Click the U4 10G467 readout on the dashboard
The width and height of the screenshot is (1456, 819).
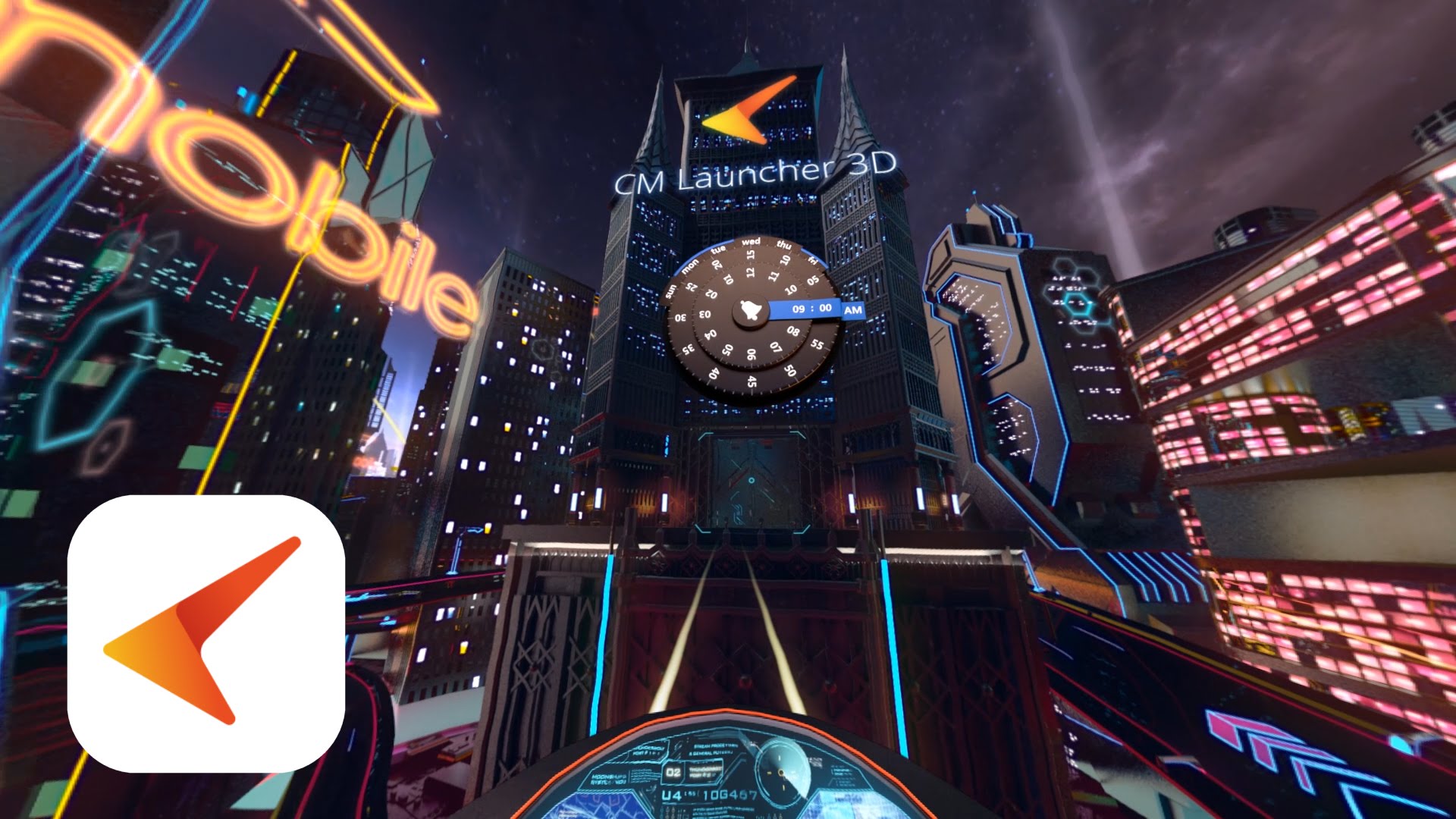point(709,795)
